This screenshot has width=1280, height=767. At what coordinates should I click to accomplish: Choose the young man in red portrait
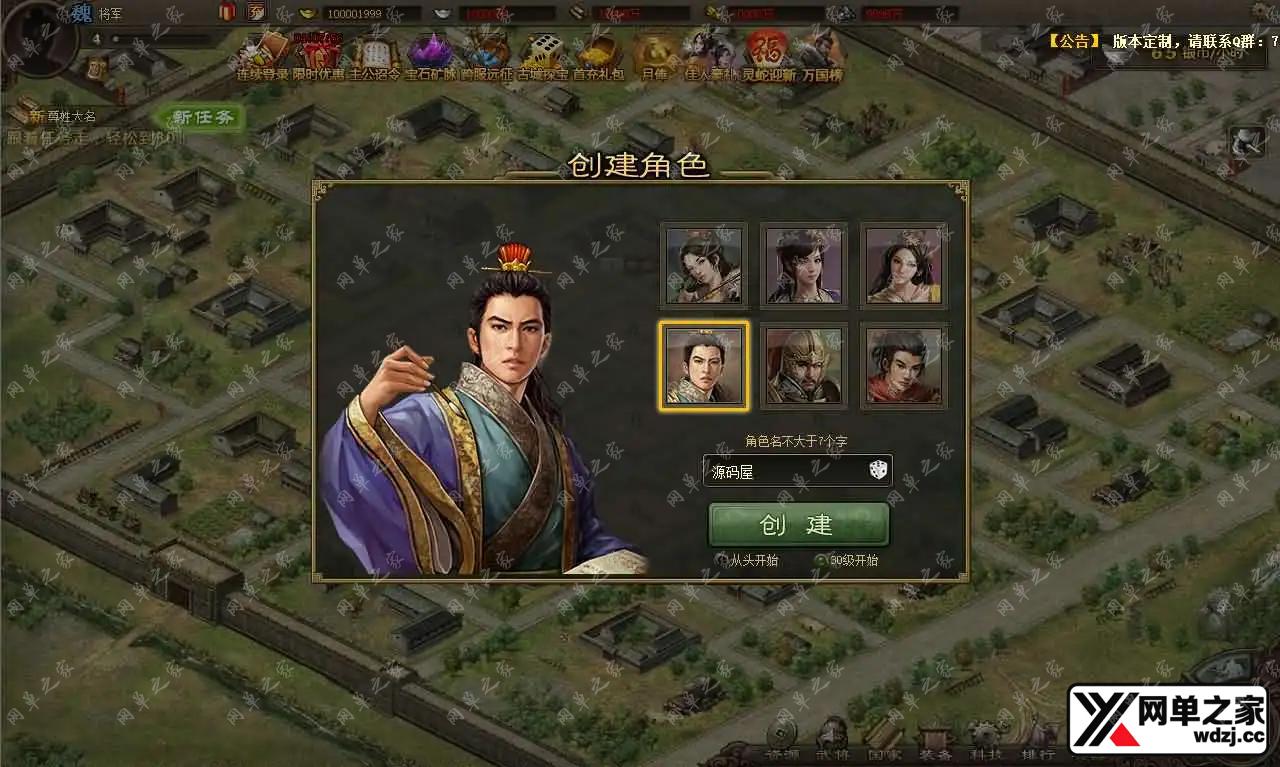903,365
